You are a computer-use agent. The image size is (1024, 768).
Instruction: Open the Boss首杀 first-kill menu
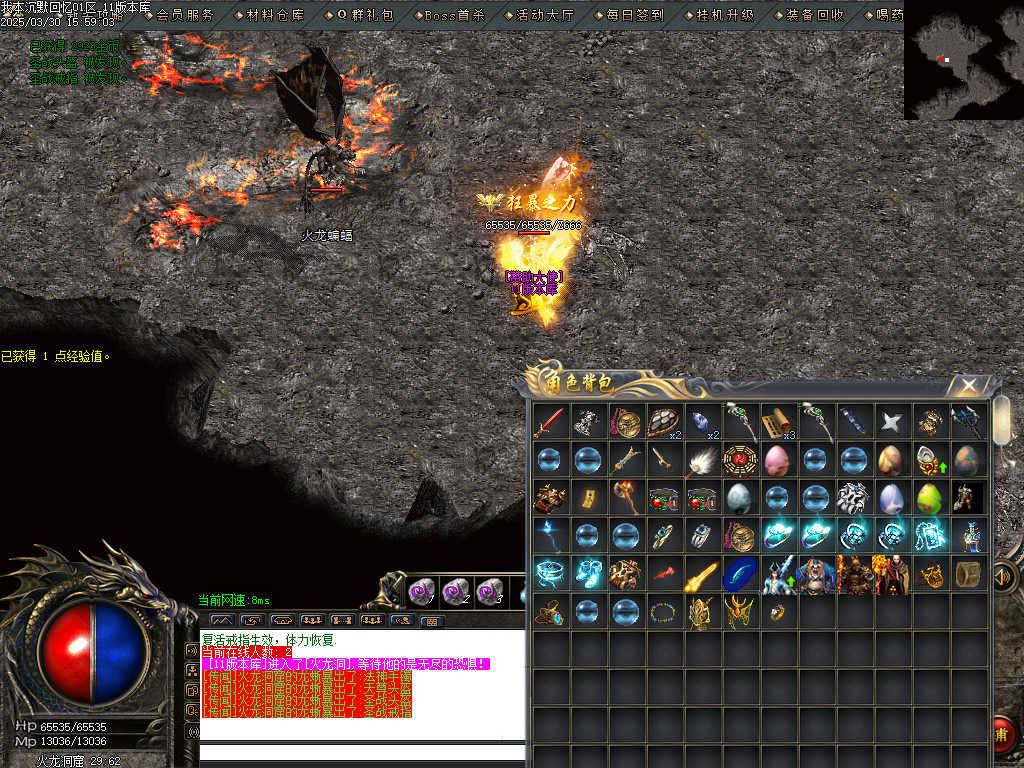[x=453, y=15]
